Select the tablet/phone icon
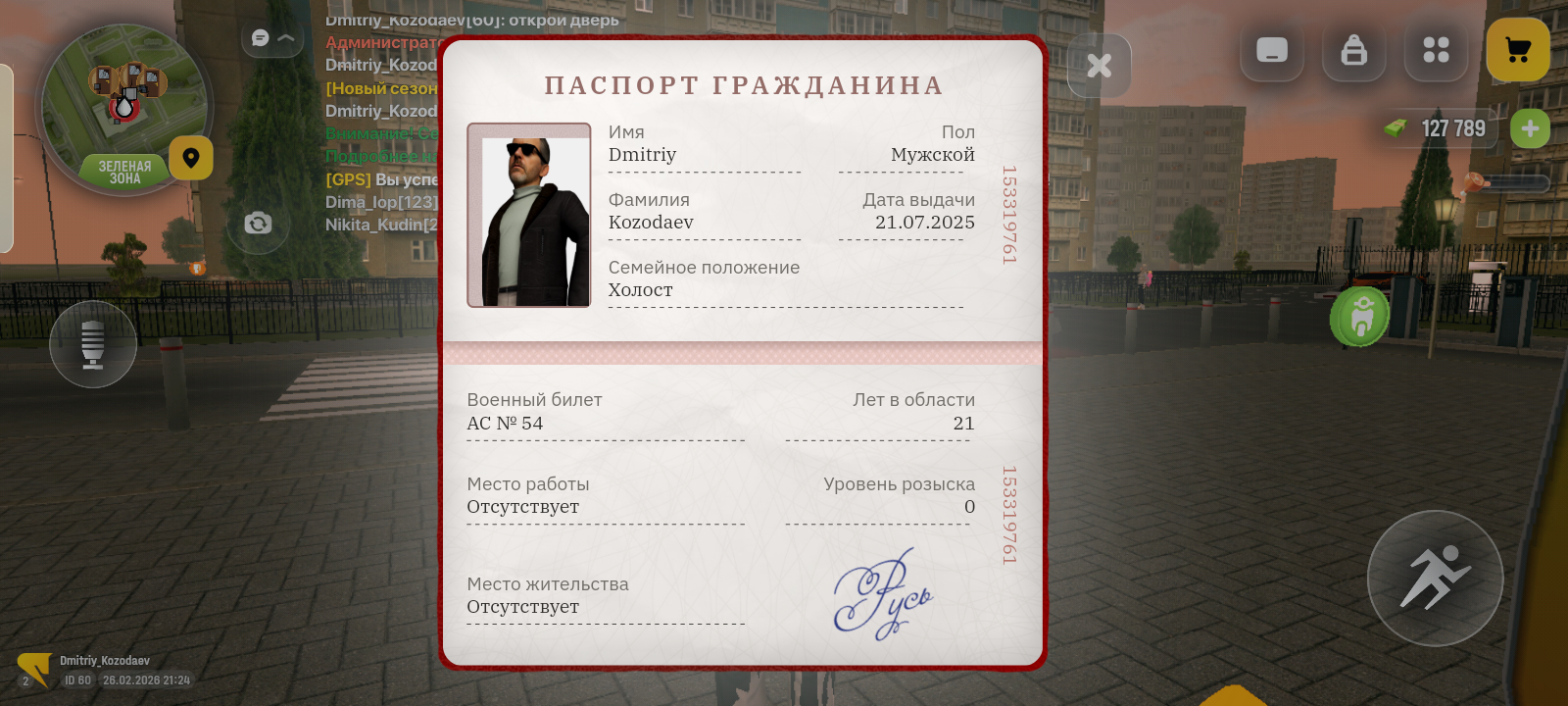This screenshot has width=1568, height=706. click(x=1271, y=51)
